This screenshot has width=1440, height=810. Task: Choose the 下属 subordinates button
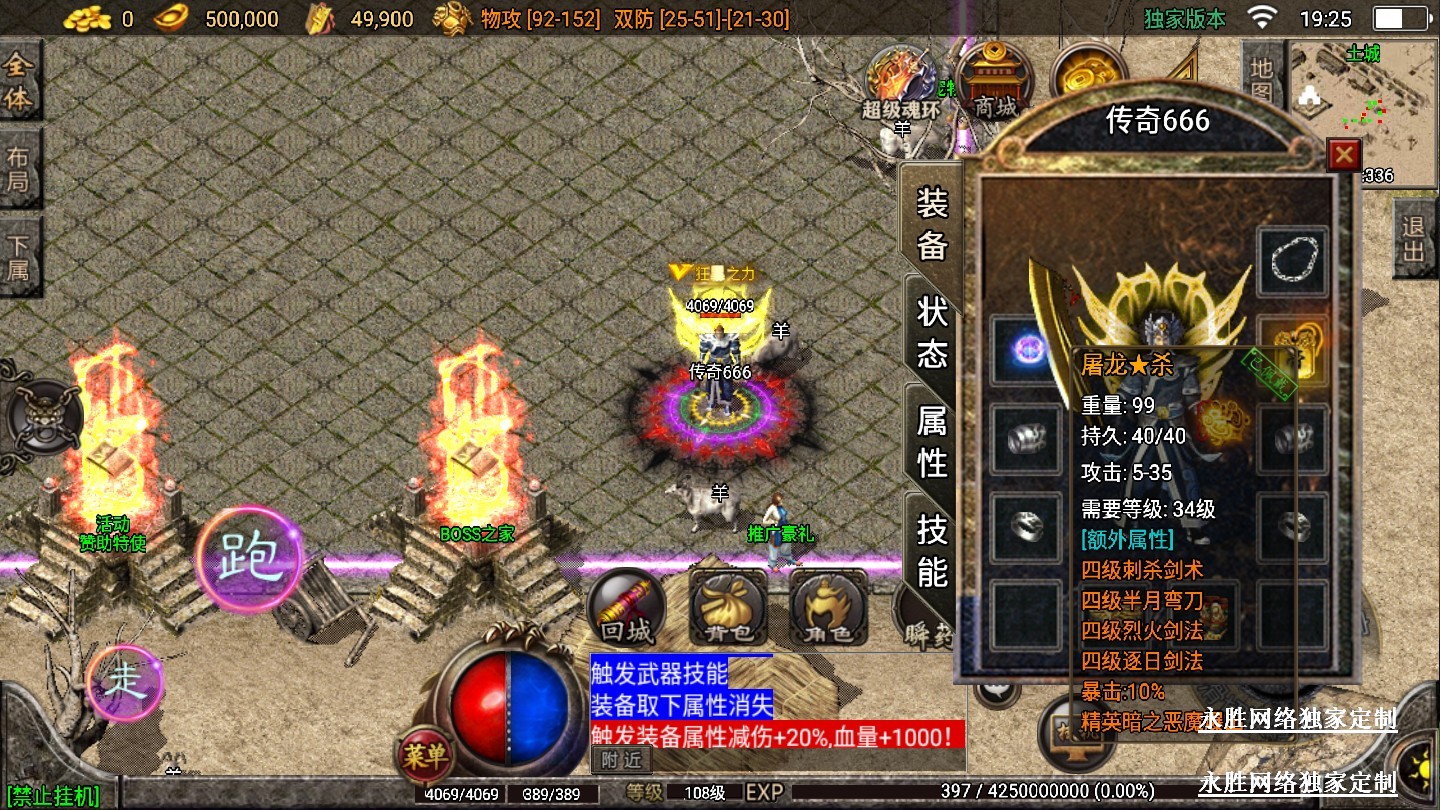point(20,257)
